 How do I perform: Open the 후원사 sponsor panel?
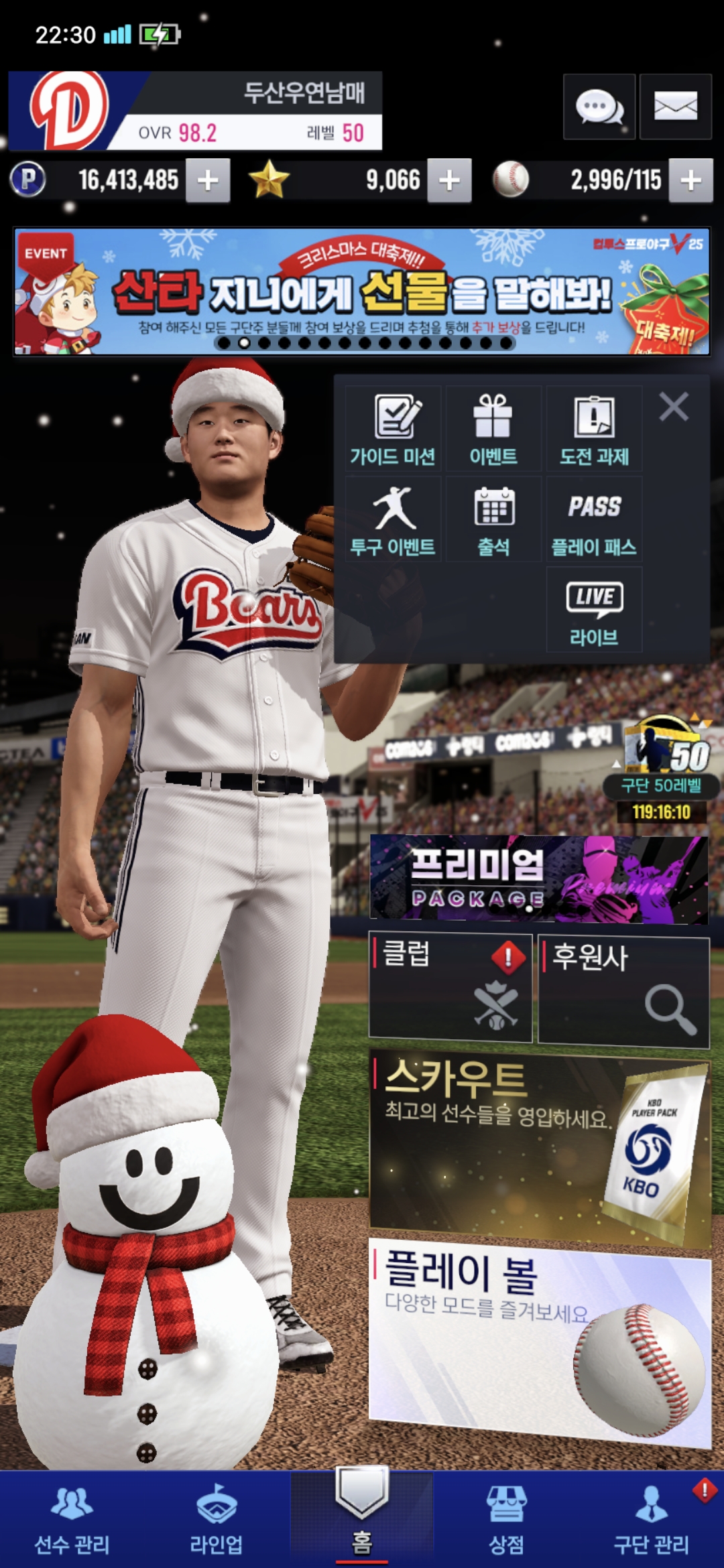(623, 990)
